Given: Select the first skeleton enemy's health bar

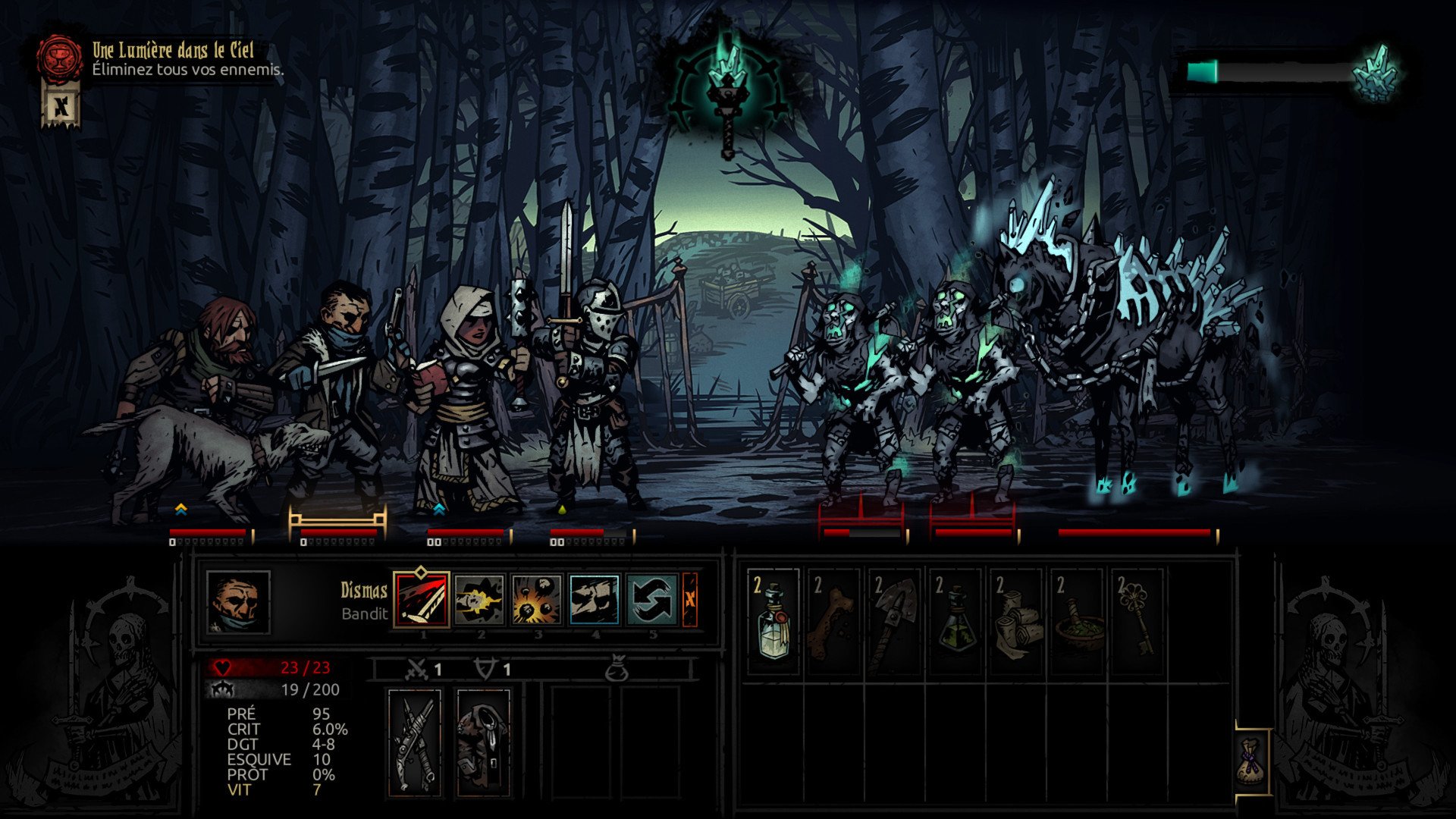Looking at the screenshot, I should [x=861, y=531].
